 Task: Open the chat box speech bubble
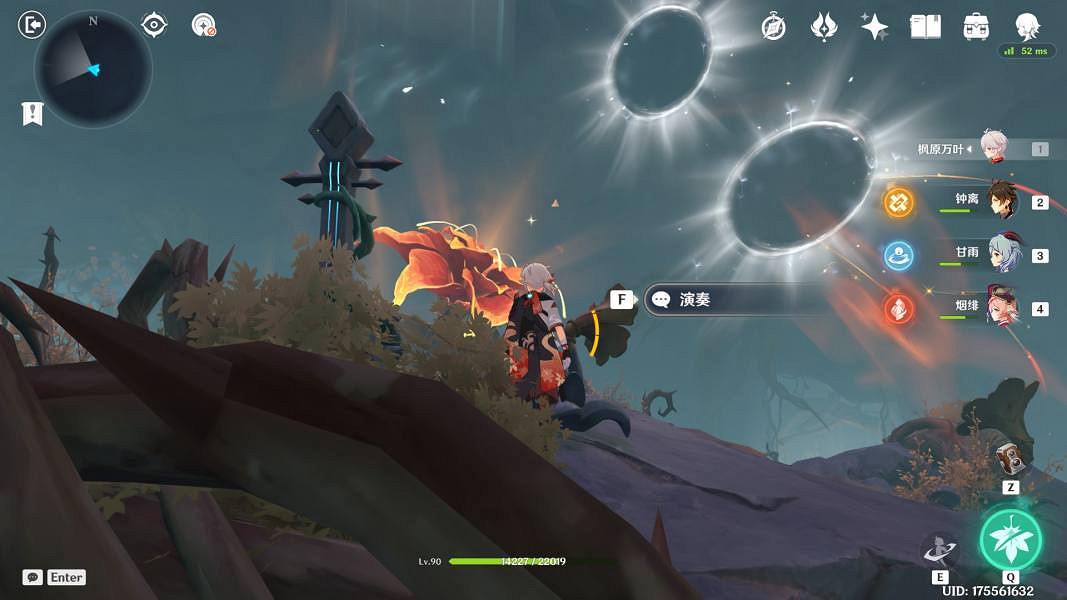click(33, 577)
